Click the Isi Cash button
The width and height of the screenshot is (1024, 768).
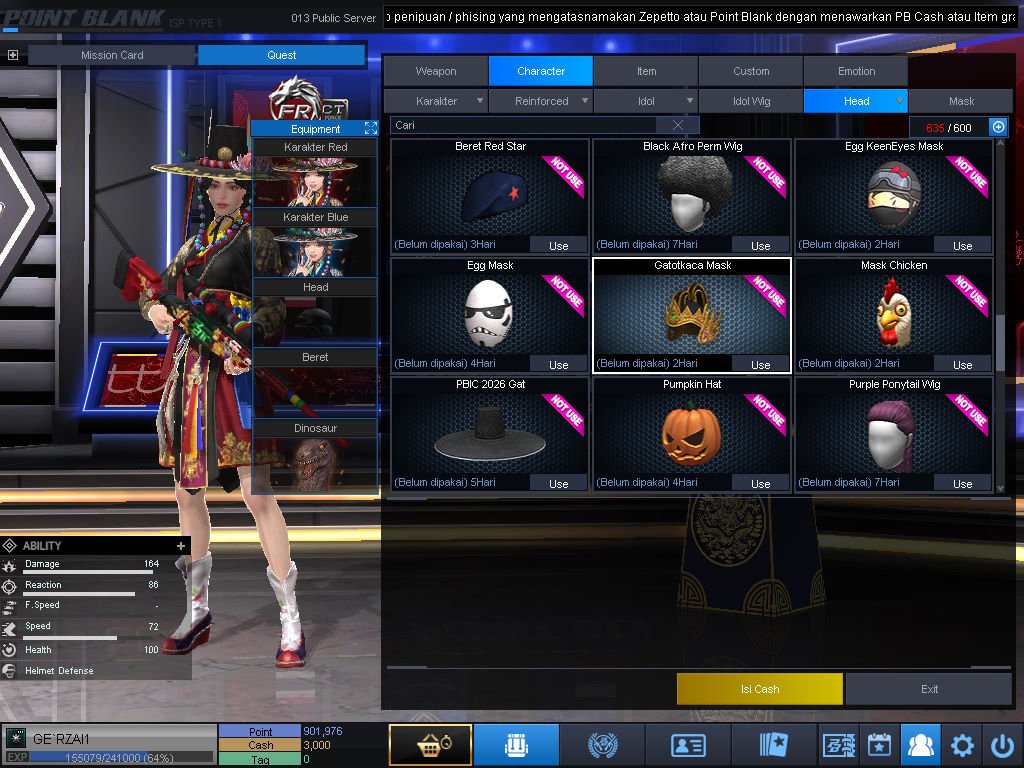(x=760, y=689)
